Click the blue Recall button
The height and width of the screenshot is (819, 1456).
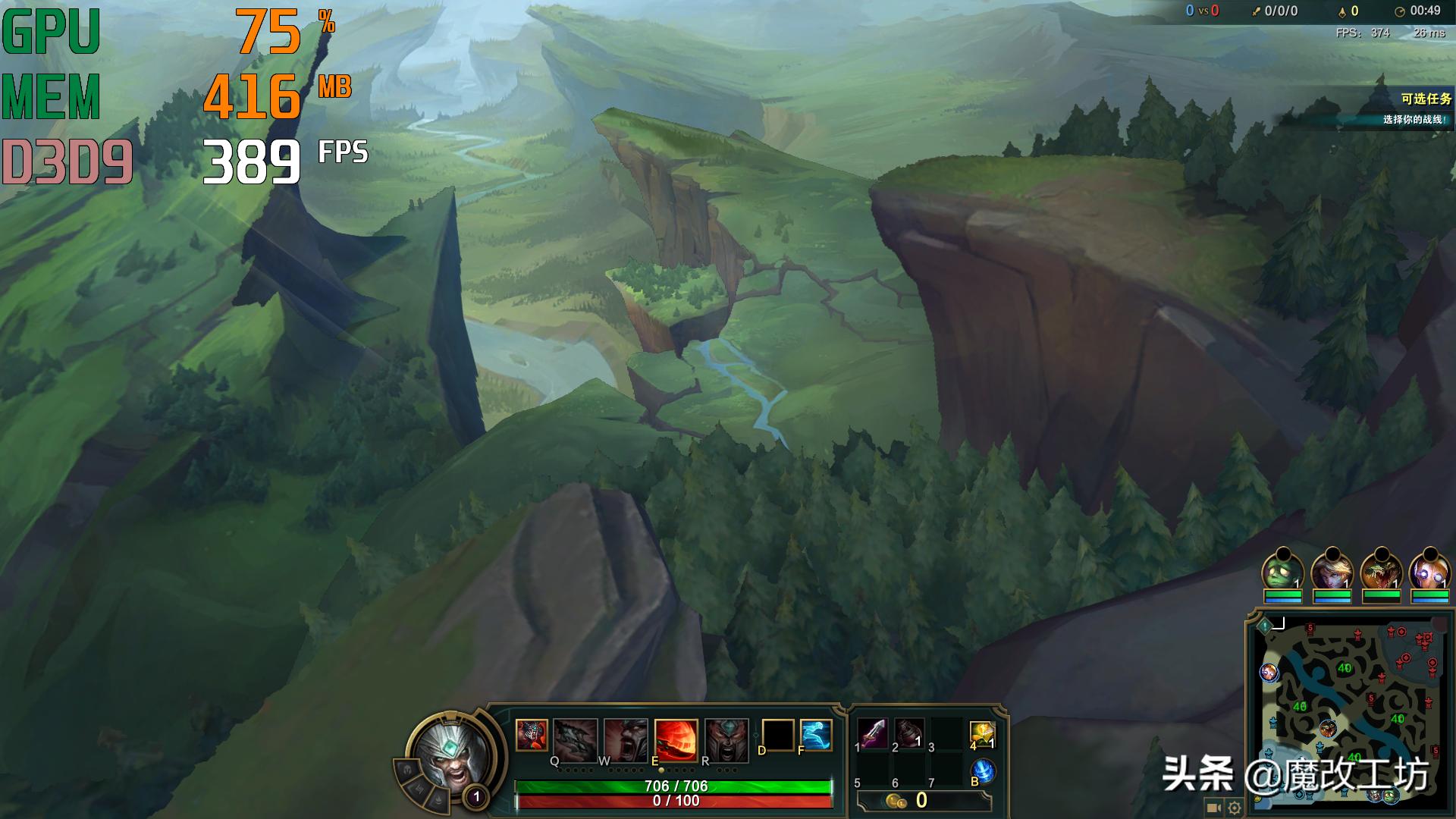point(983,771)
